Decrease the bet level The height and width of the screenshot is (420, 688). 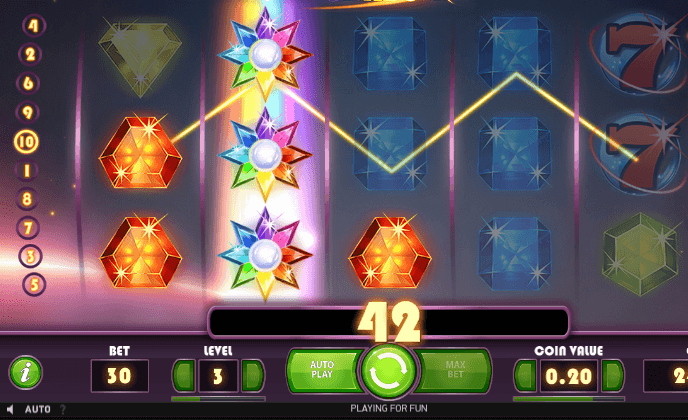(183, 376)
